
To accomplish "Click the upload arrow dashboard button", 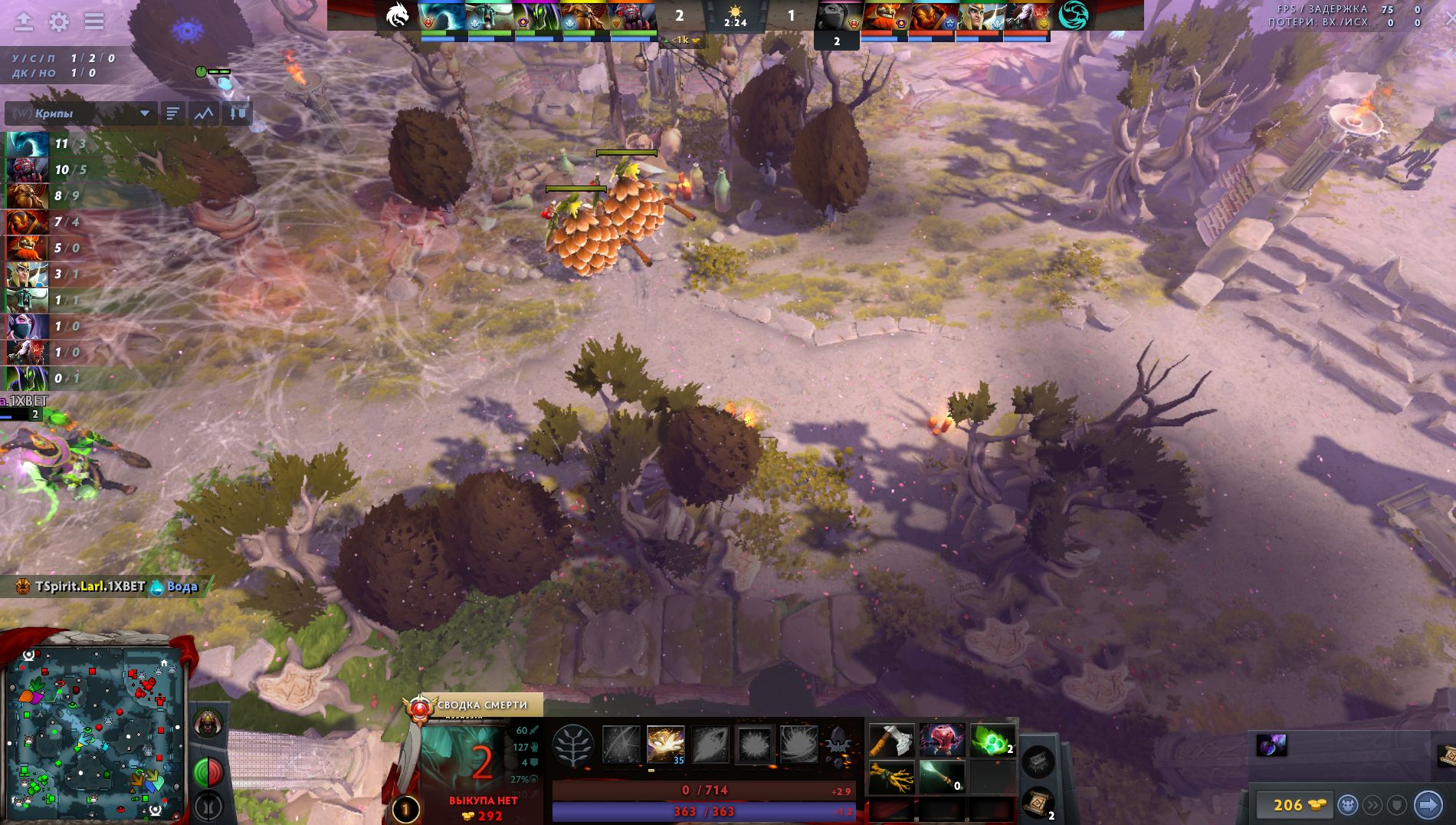I will coord(24,21).
